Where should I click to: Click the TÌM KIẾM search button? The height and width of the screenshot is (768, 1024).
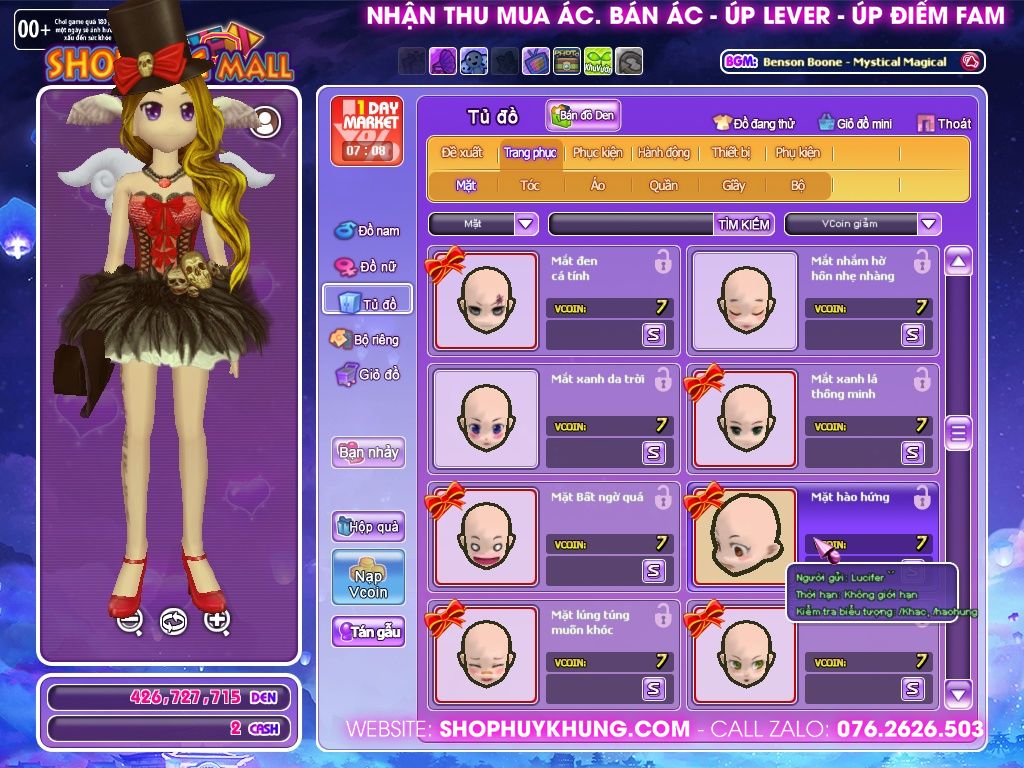(x=743, y=224)
